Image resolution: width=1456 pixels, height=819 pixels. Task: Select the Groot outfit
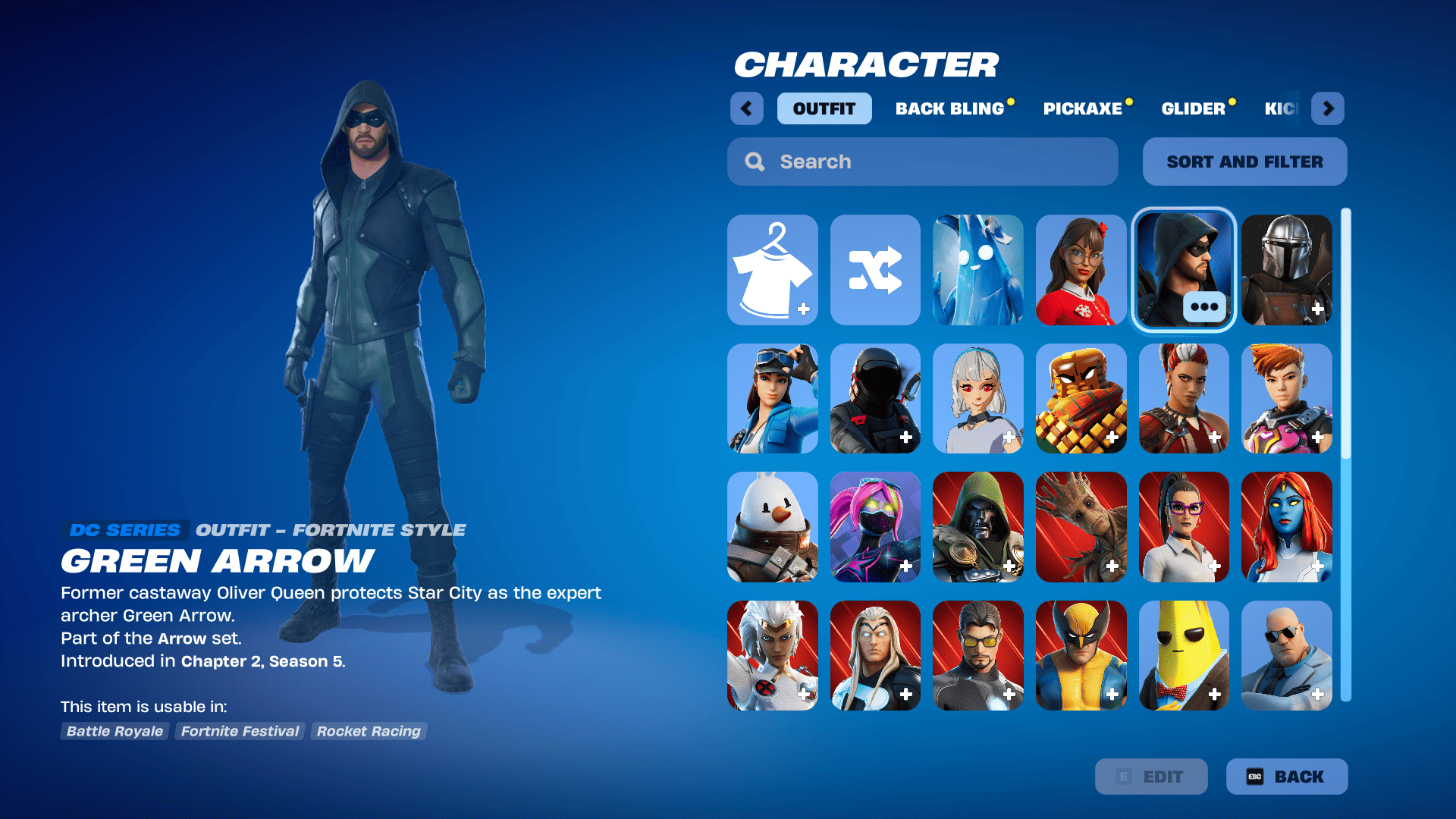[x=1081, y=526]
